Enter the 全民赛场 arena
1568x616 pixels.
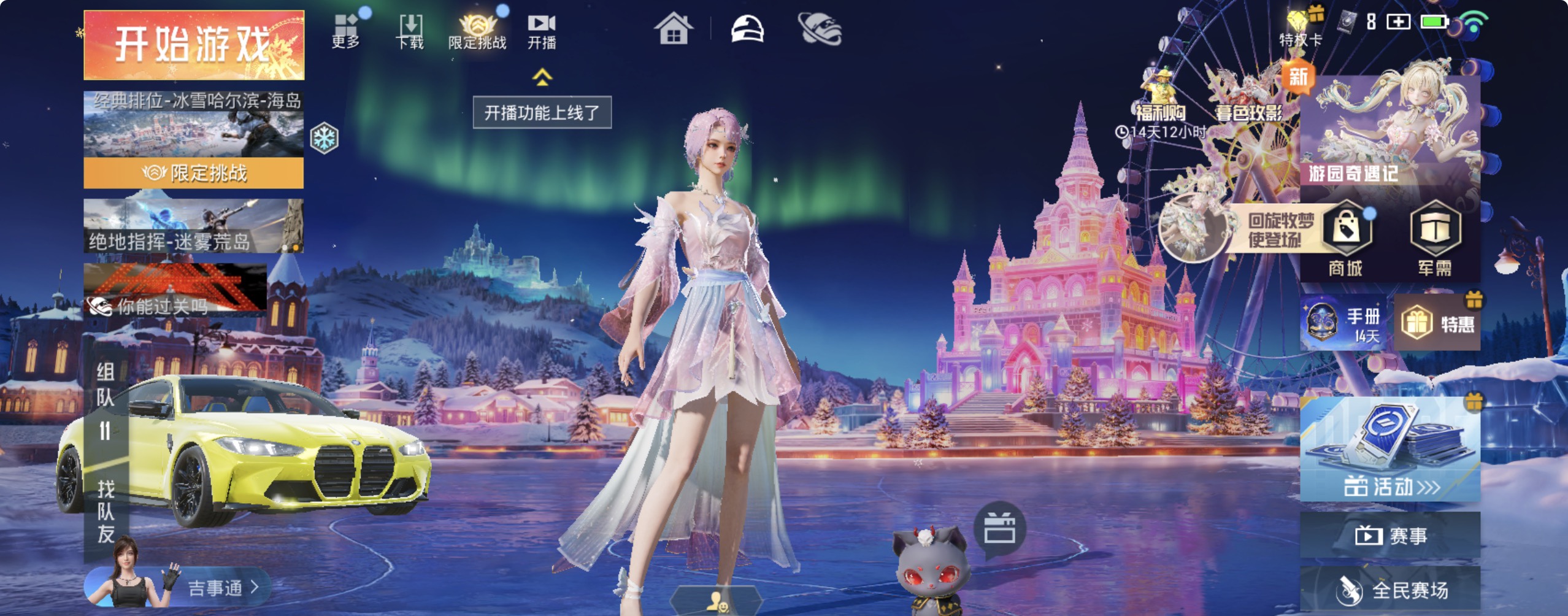[x=1390, y=590]
